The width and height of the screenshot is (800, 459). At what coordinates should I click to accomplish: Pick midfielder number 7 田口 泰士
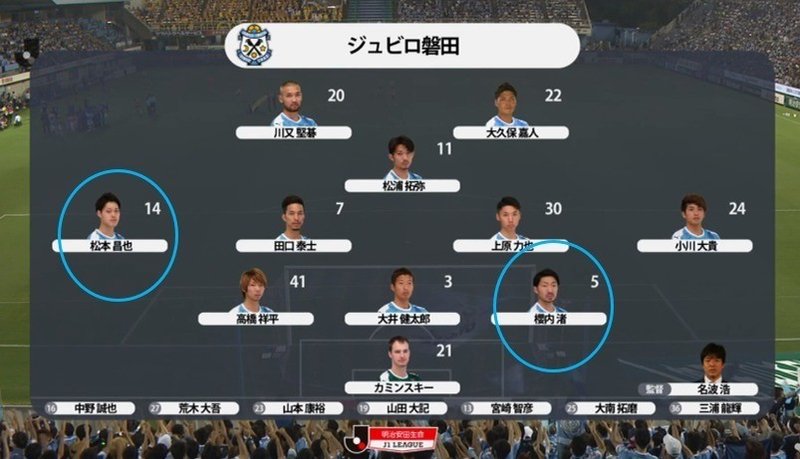point(294,244)
